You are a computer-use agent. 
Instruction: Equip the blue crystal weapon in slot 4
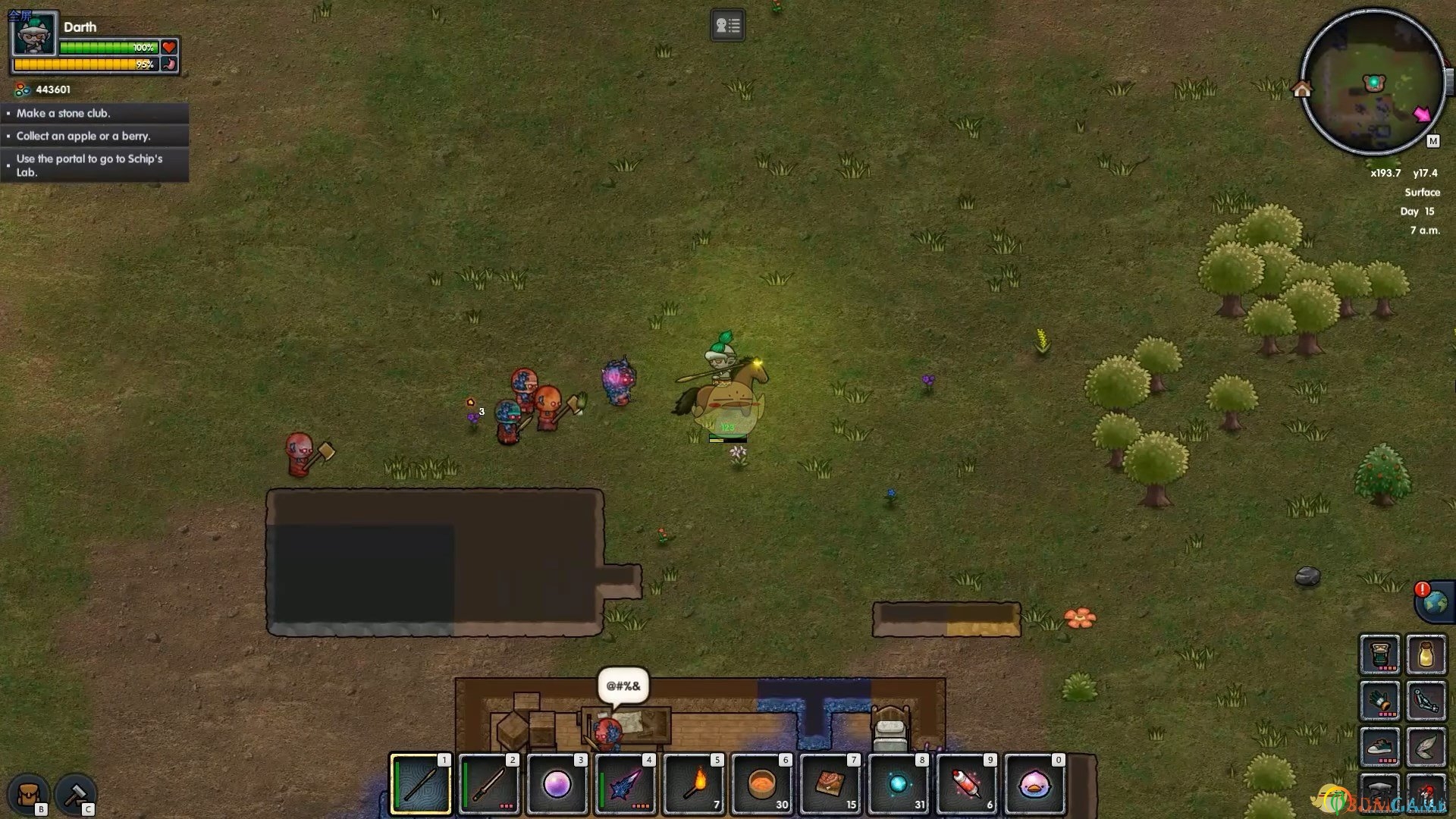[626, 784]
